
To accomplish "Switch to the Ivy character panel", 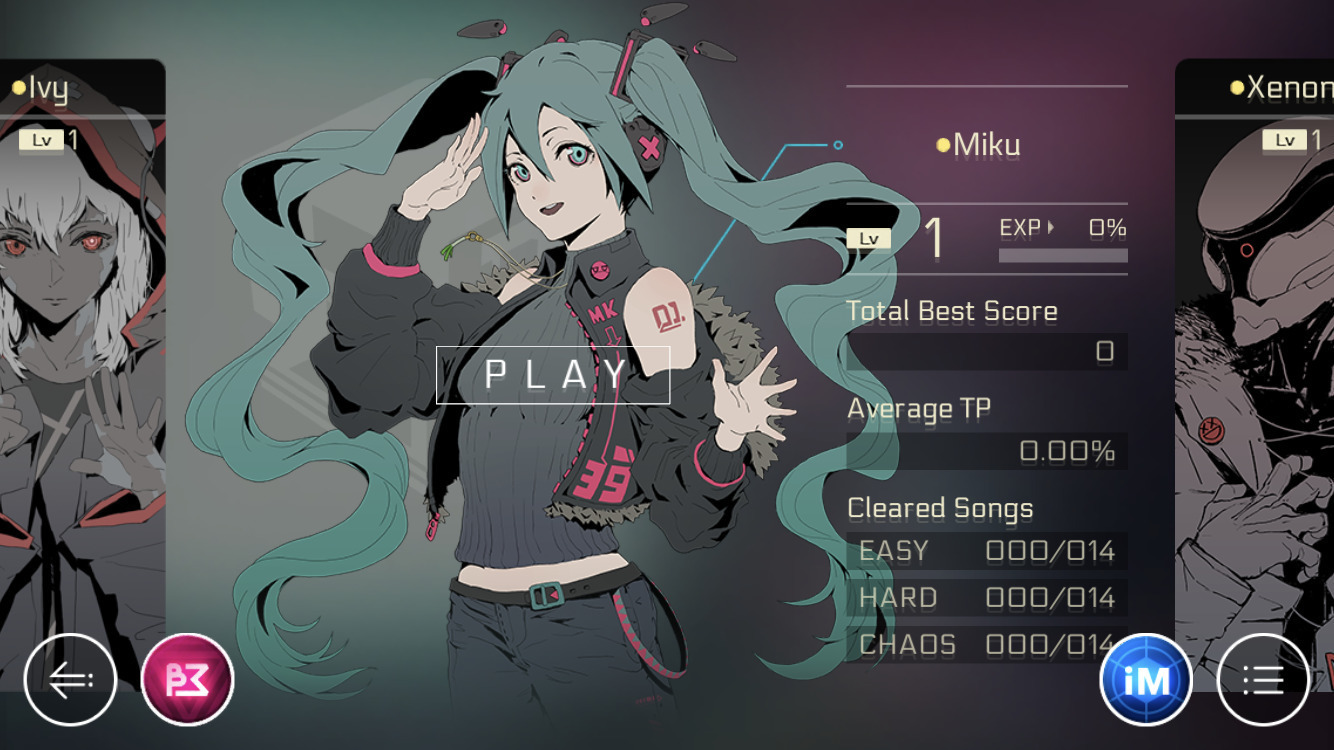I will click(80, 350).
